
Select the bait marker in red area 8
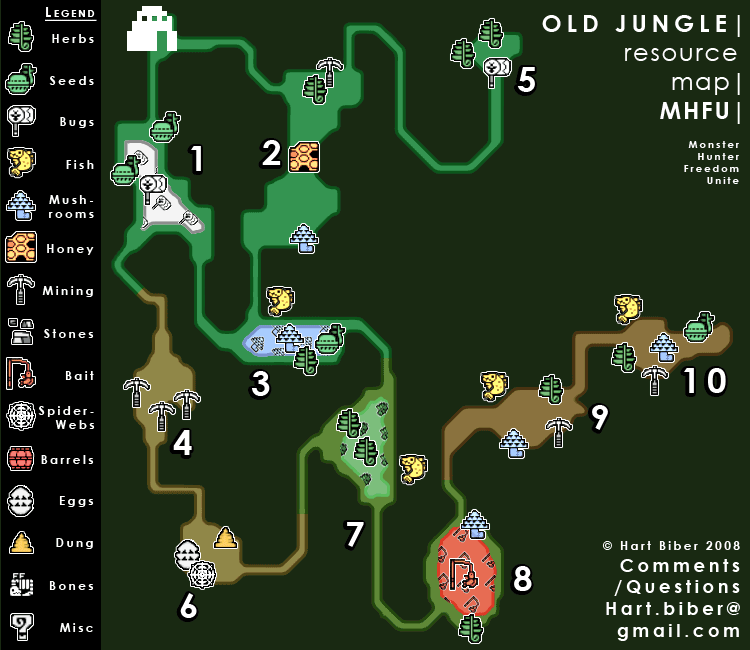(x=461, y=573)
